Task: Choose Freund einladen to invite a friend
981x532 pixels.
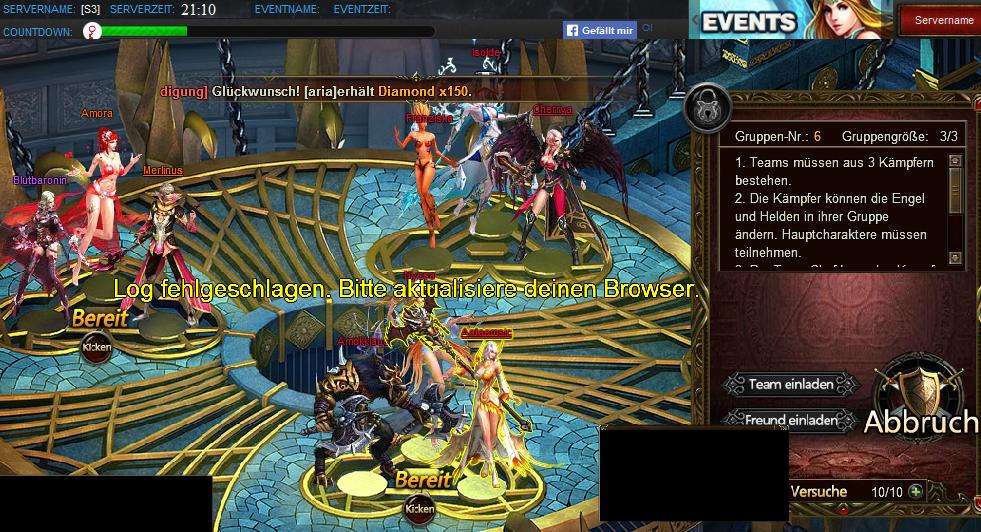Action: [791, 420]
